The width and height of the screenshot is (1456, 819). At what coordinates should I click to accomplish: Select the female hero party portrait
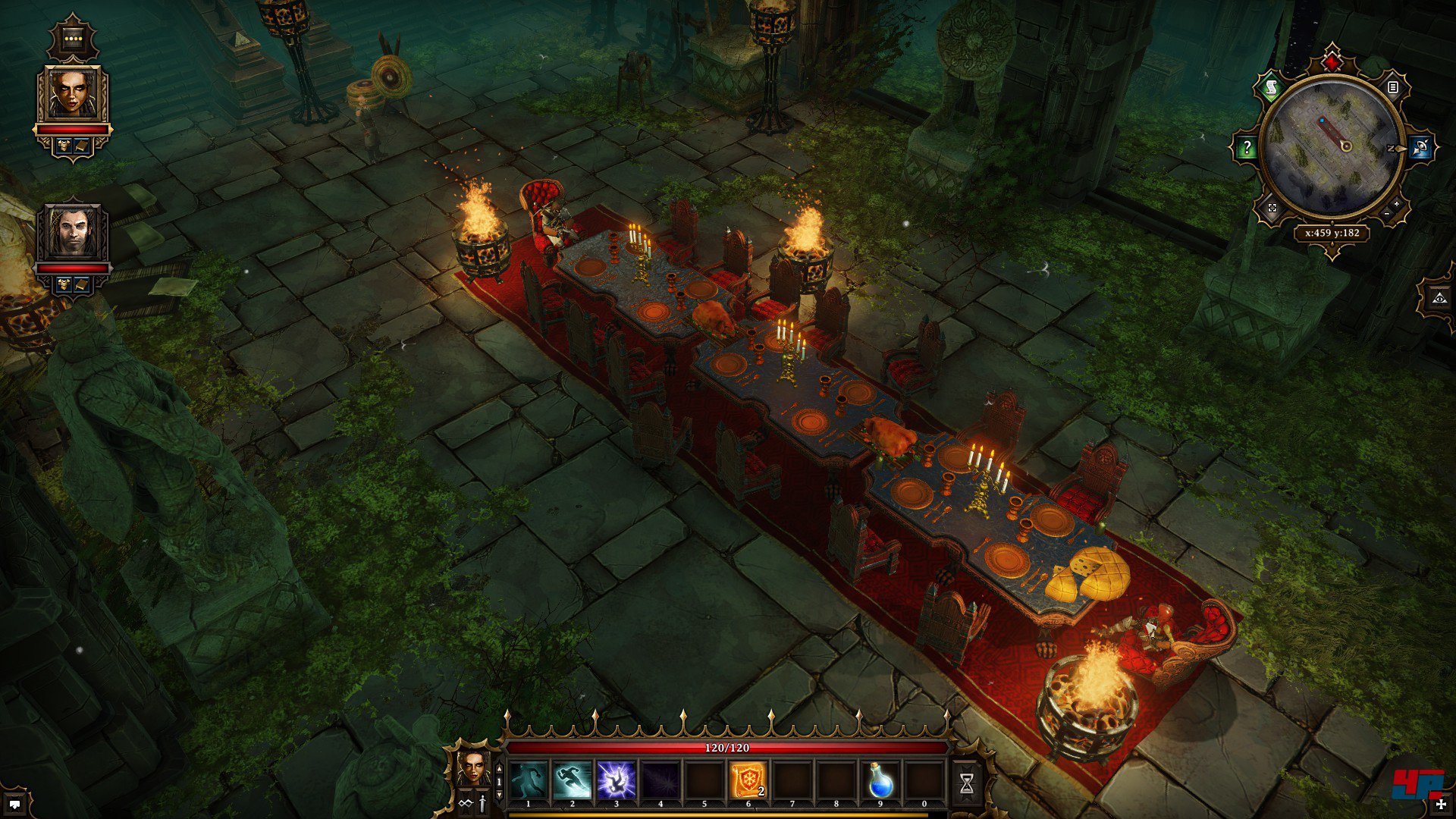point(73,94)
